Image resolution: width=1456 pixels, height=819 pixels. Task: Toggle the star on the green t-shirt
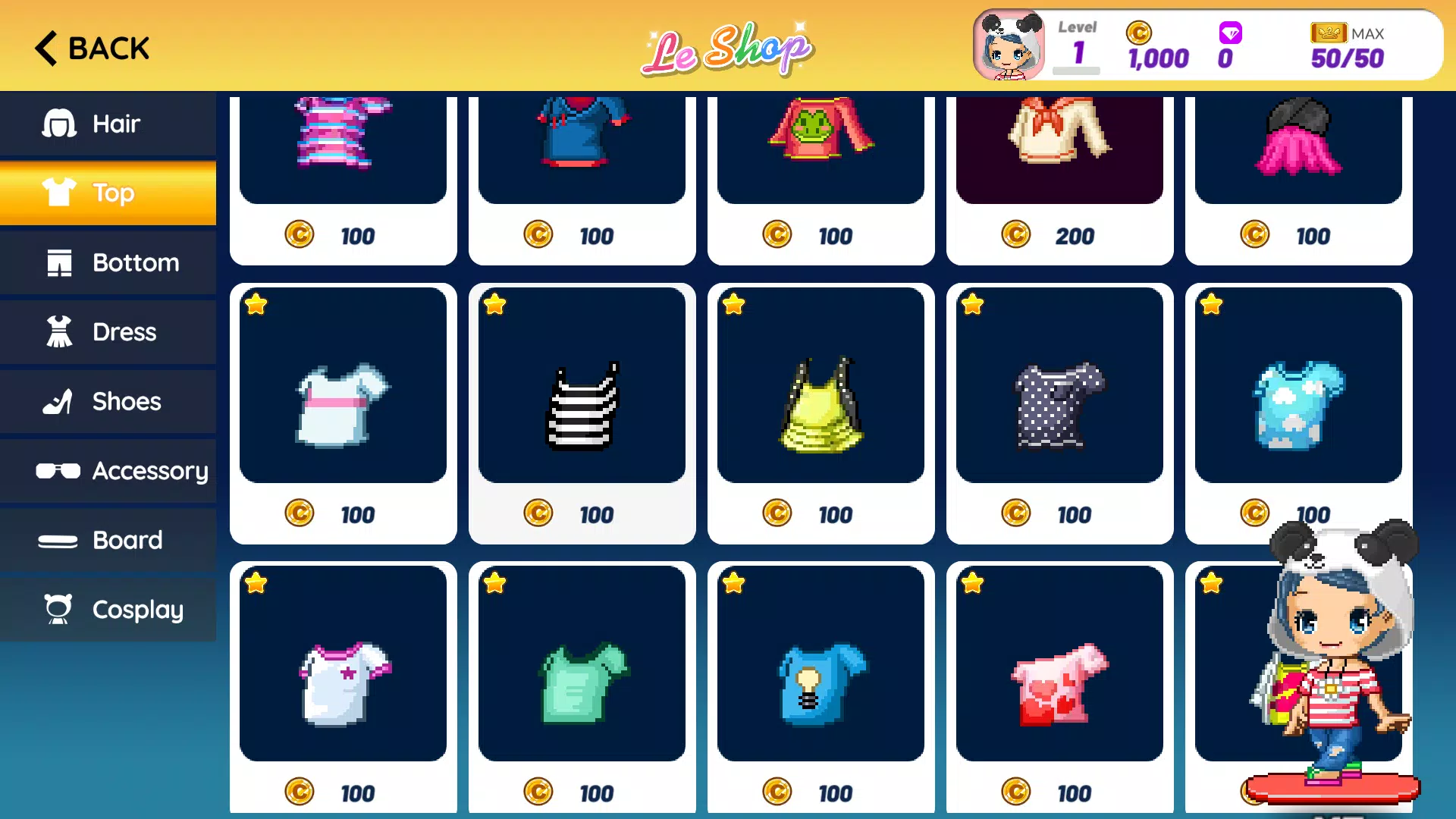(495, 582)
